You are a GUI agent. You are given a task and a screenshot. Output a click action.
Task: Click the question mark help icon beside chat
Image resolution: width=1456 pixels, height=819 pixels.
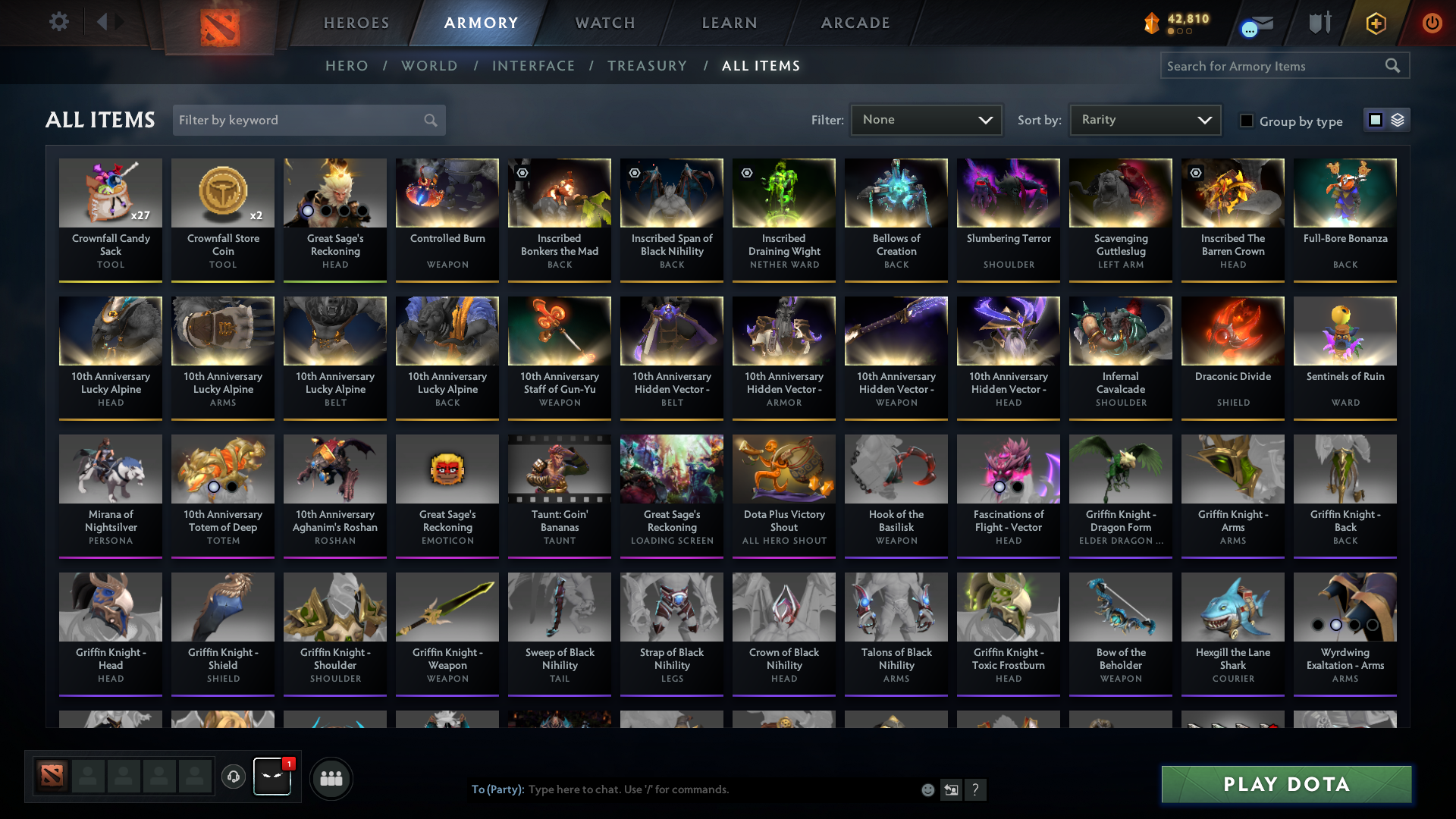(x=976, y=789)
